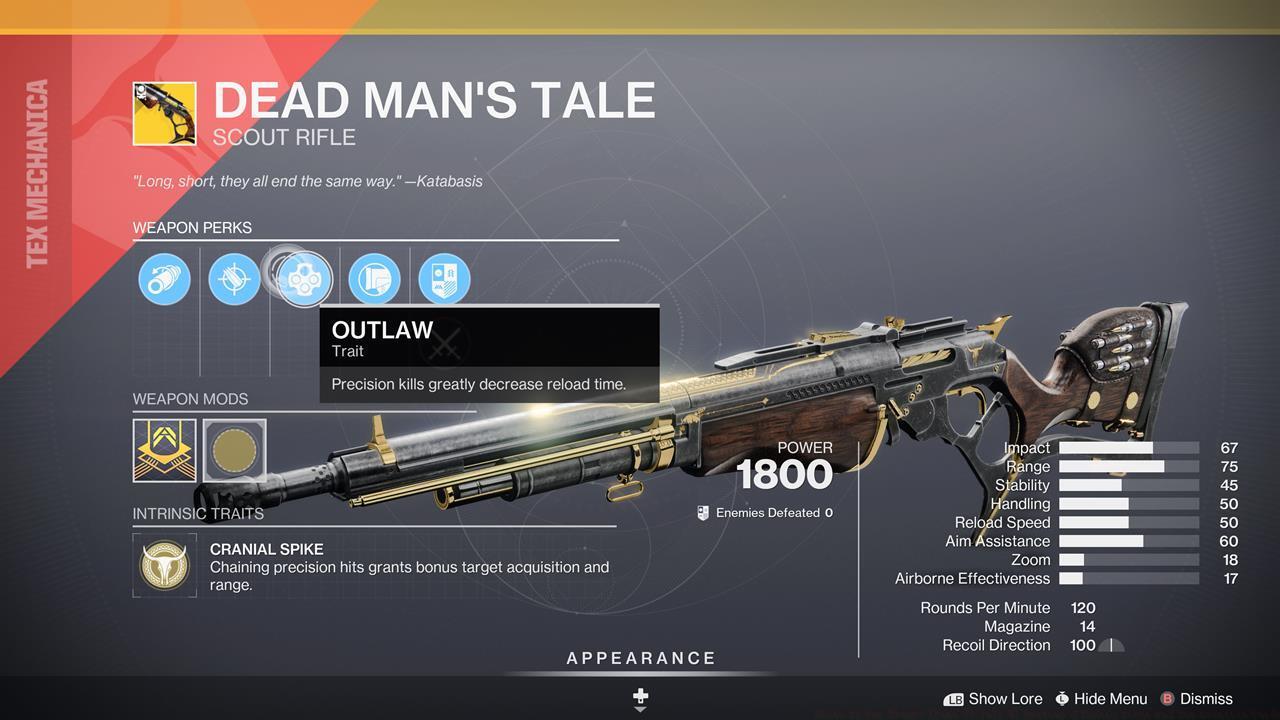
Task: Inspect the Cranial Spike intrinsic trait icon
Action: point(164,564)
